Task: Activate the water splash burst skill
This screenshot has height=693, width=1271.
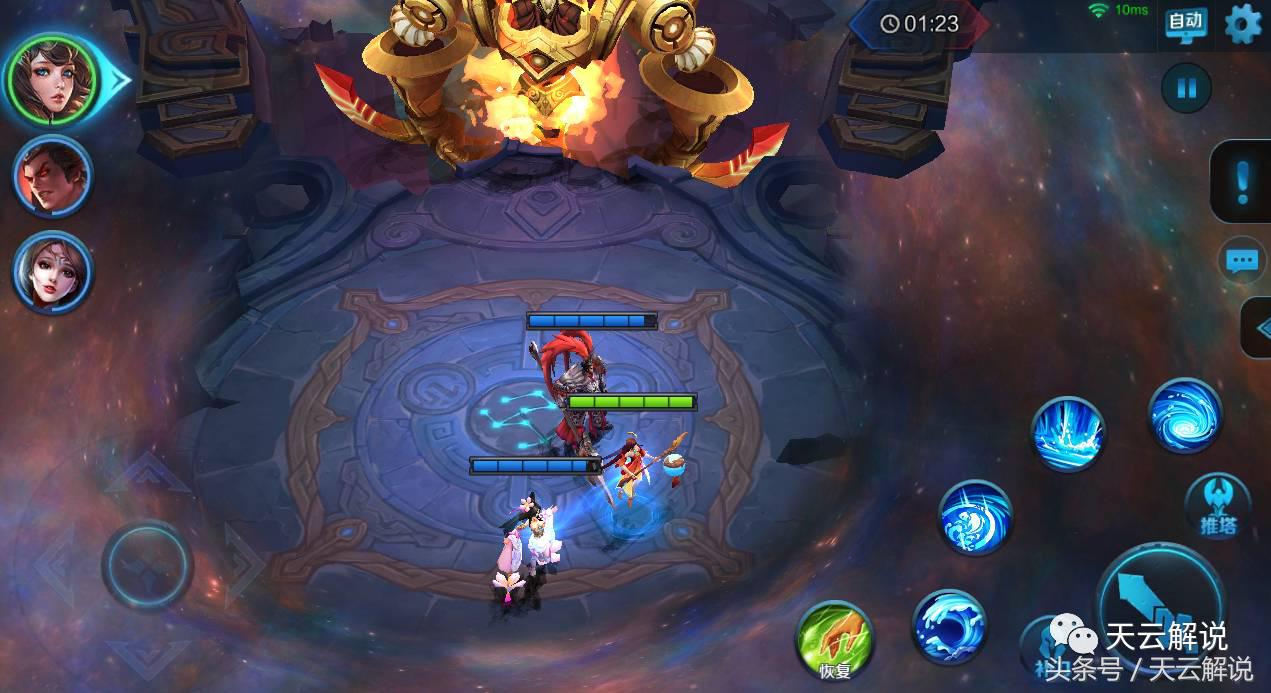Action: pos(1068,434)
